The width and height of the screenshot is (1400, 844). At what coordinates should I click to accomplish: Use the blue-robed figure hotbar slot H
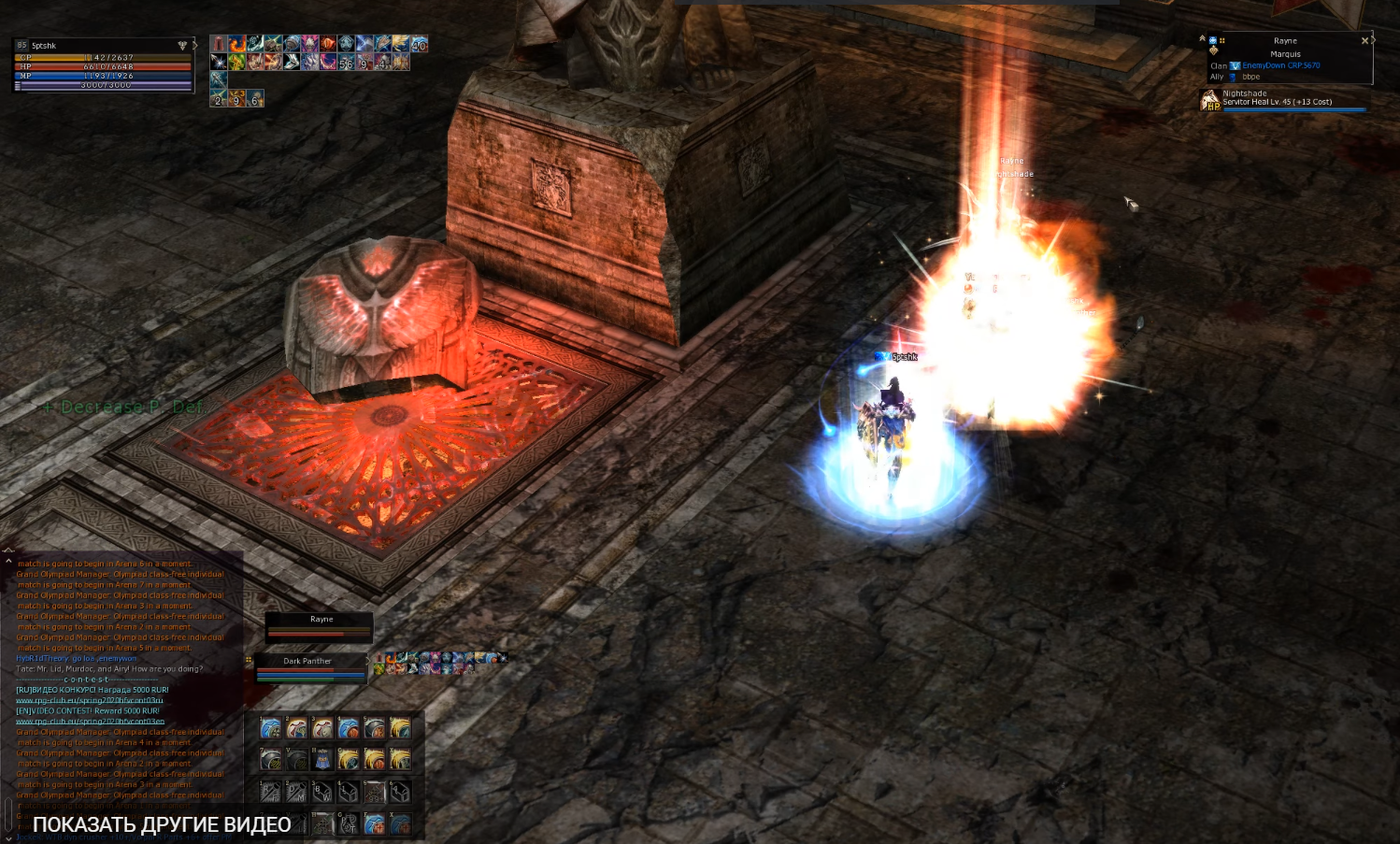[322, 759]
